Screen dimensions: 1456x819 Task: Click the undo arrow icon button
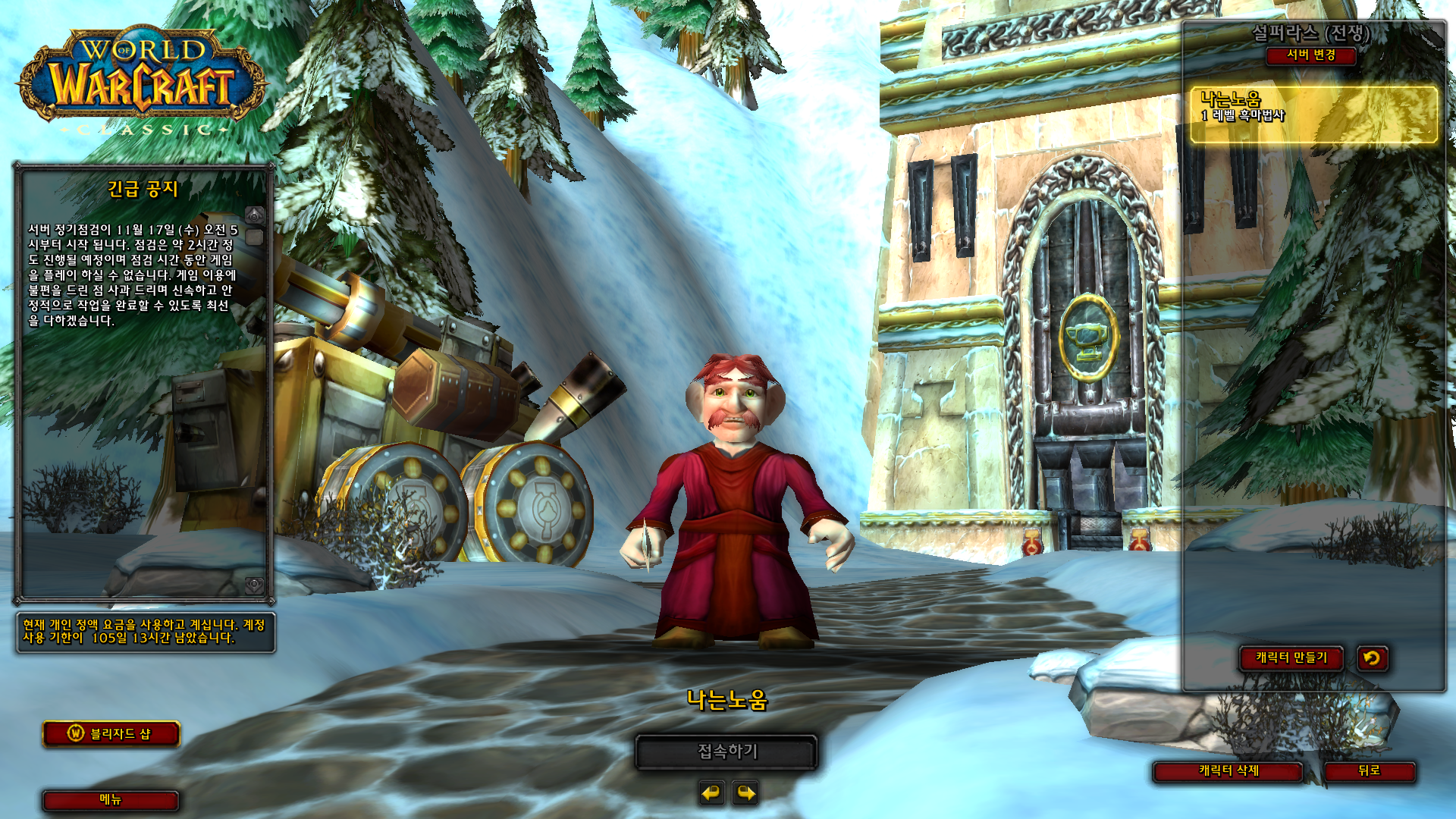click(1372, 658)
